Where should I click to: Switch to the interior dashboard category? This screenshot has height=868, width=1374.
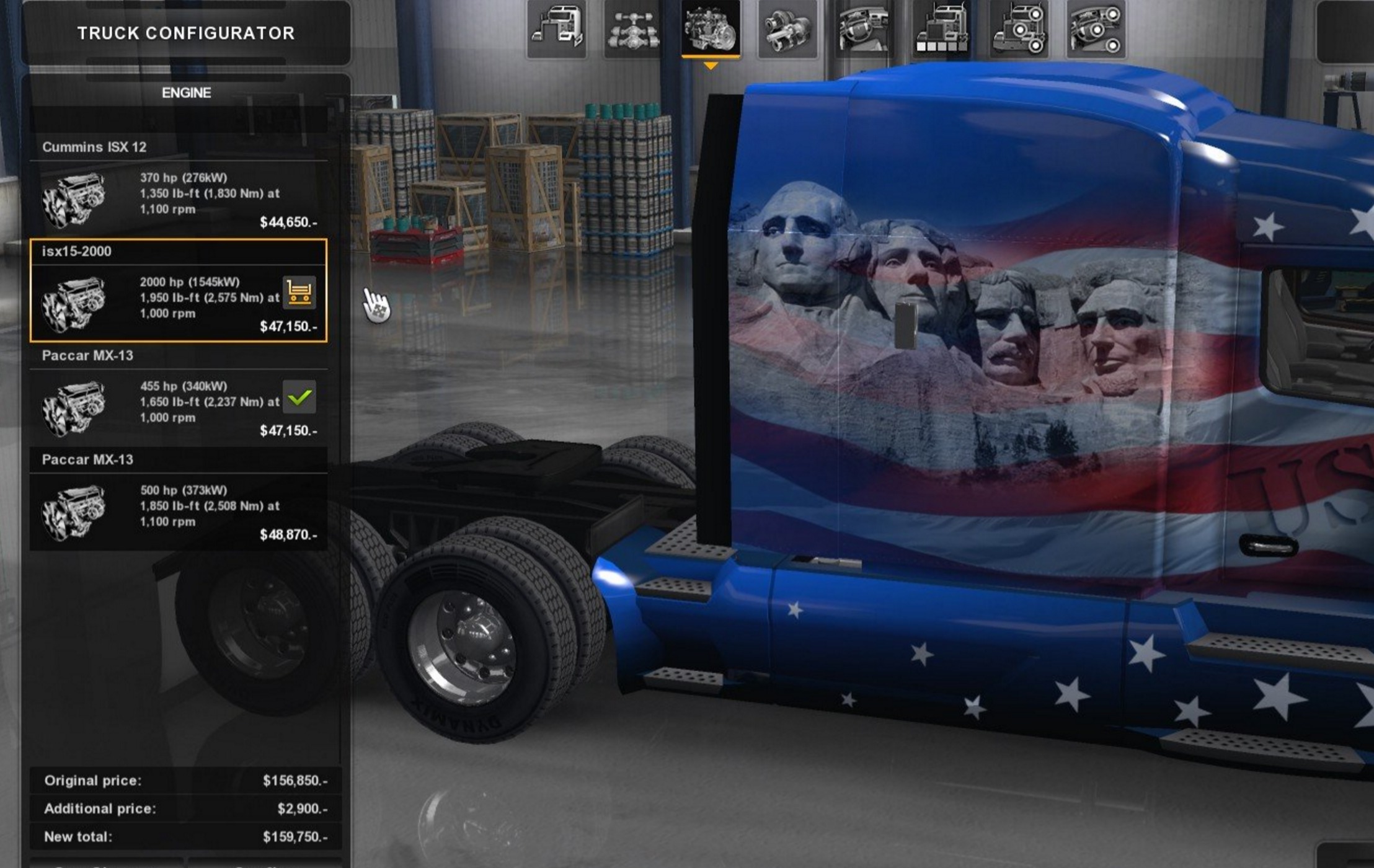pyautogui.click(x=864, y=29)
